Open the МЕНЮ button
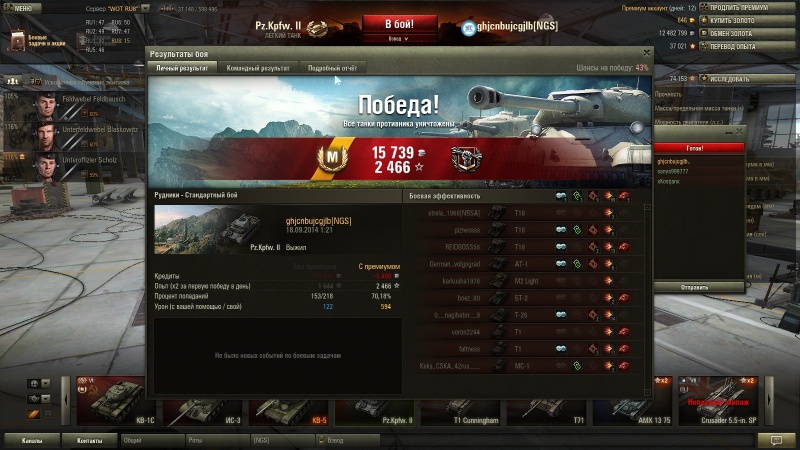The image size is (800, 450). point(21,7)
